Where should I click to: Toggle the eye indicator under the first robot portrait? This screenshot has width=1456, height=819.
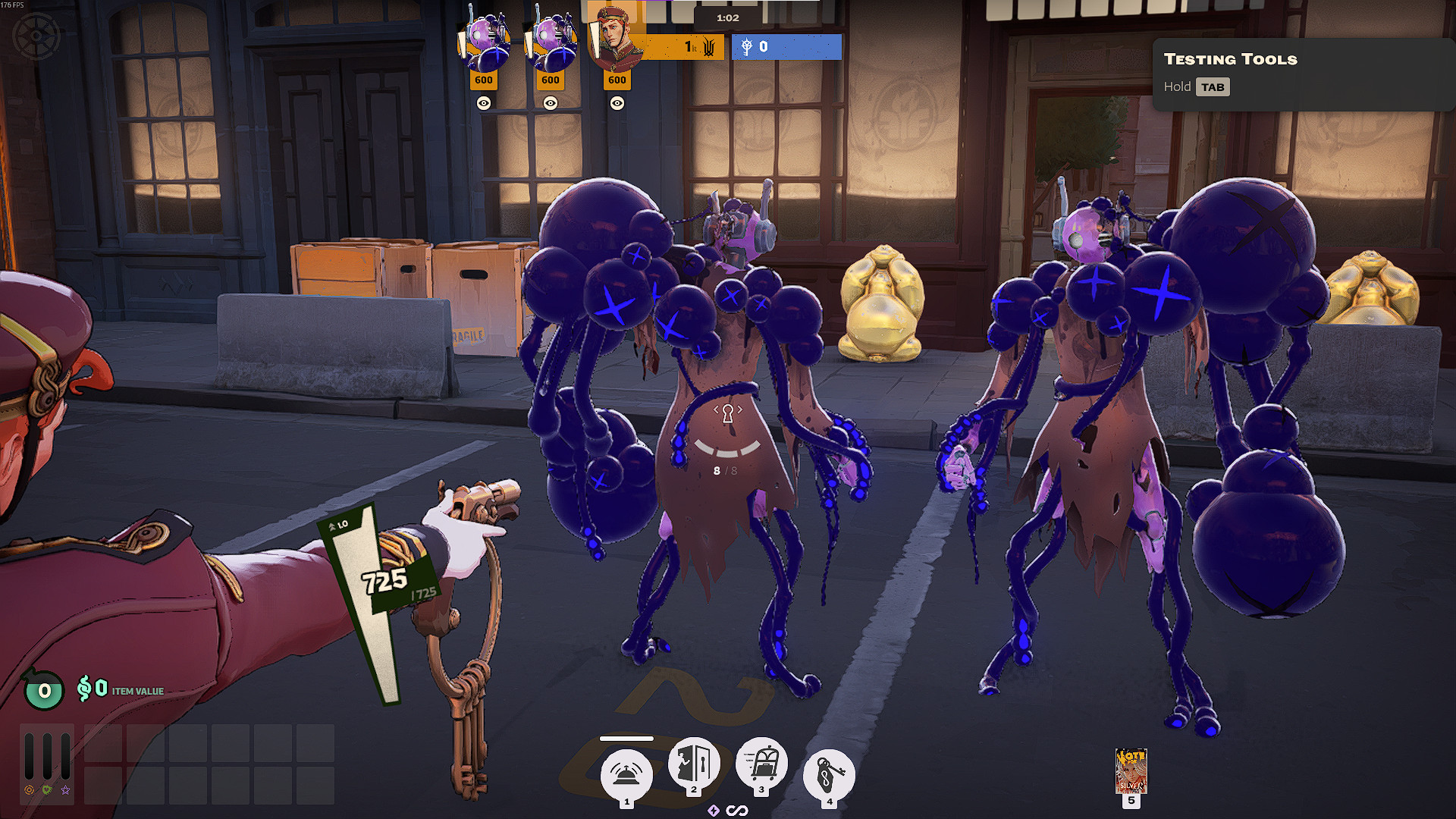(x=485, y=103)
